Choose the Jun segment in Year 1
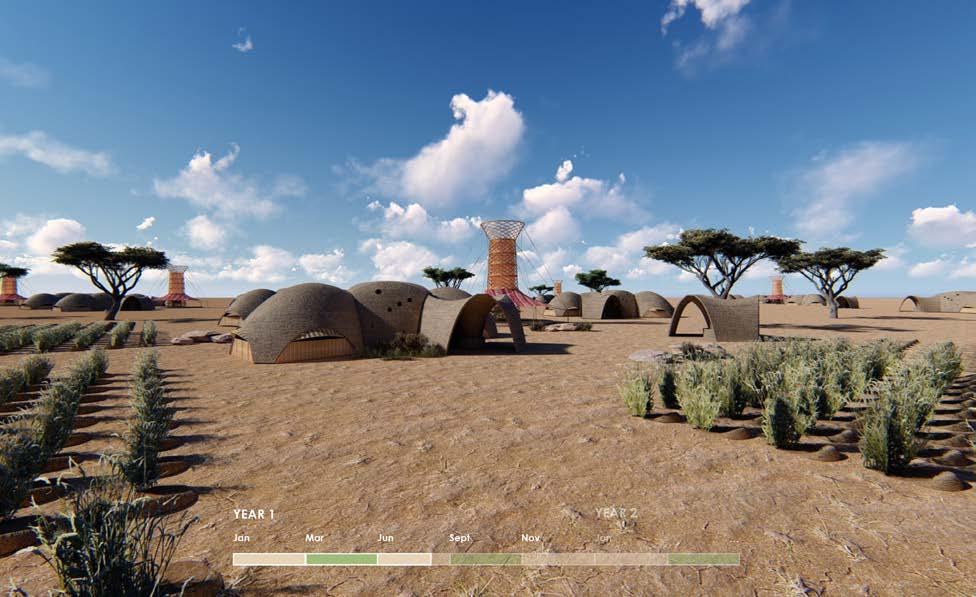Screen dimensions: 976x597 404,559
